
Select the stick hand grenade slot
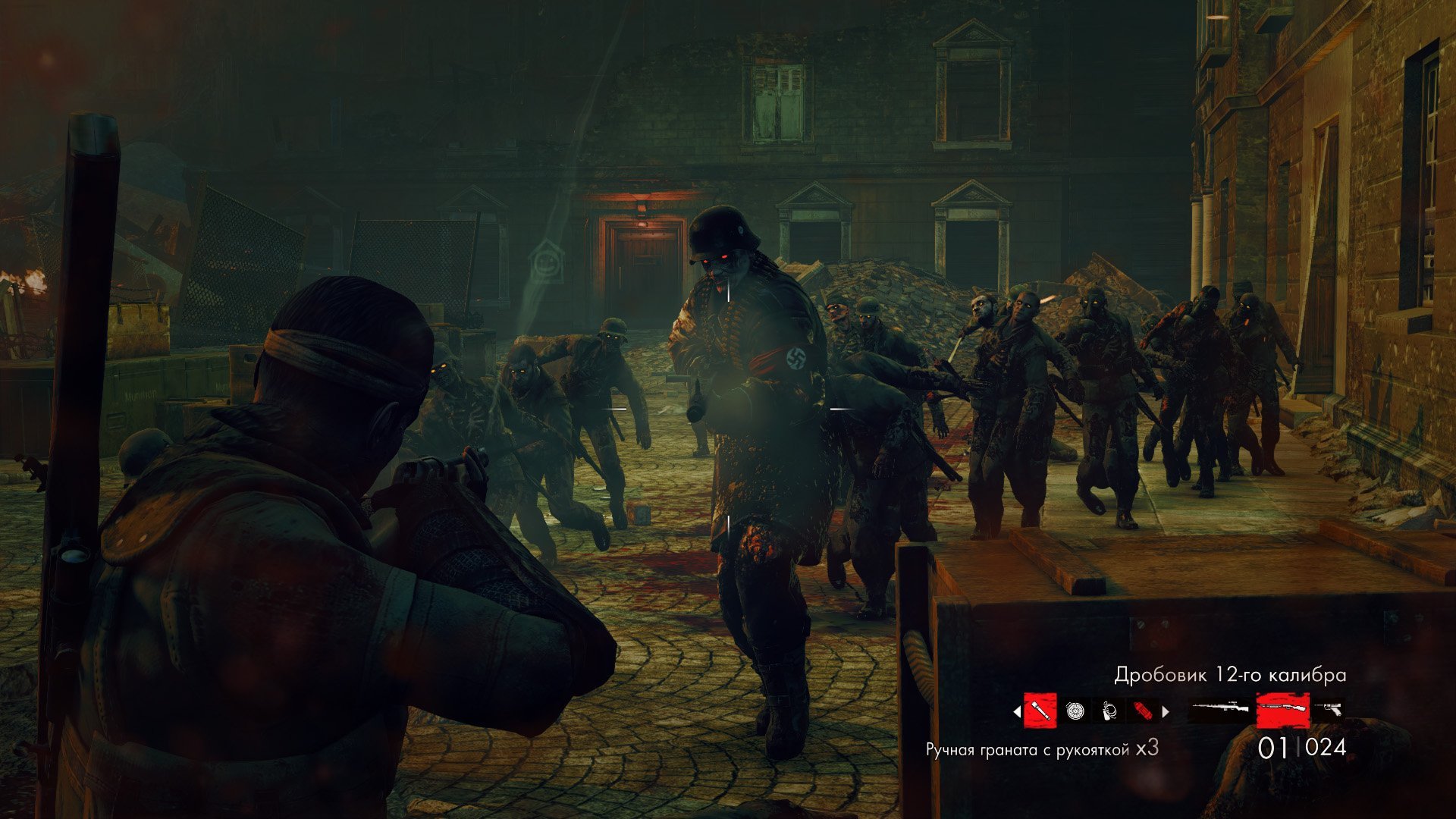click(x=1040, y=711)
